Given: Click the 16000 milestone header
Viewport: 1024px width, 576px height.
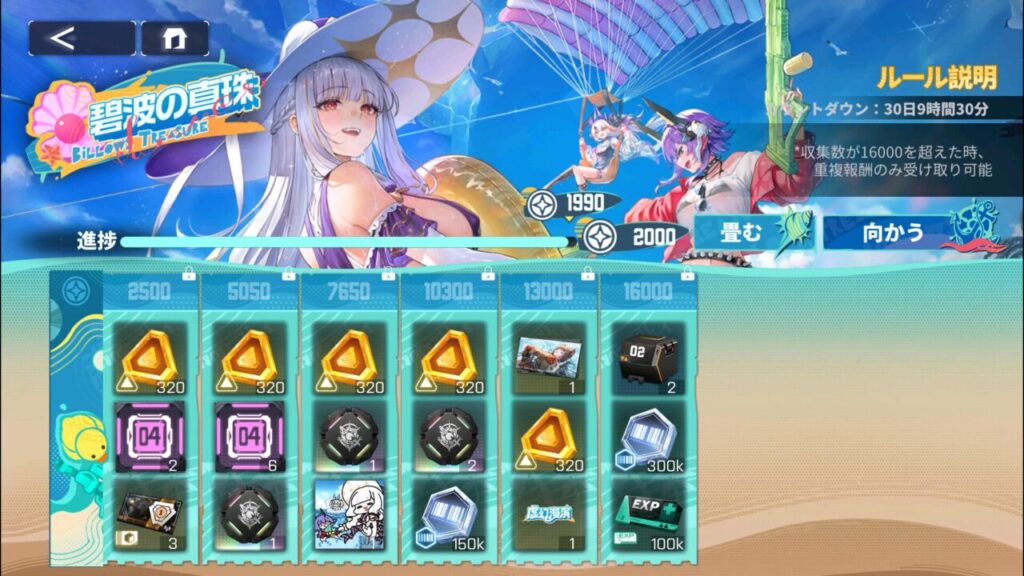Looking at the screenshot, I should point(648,291).
